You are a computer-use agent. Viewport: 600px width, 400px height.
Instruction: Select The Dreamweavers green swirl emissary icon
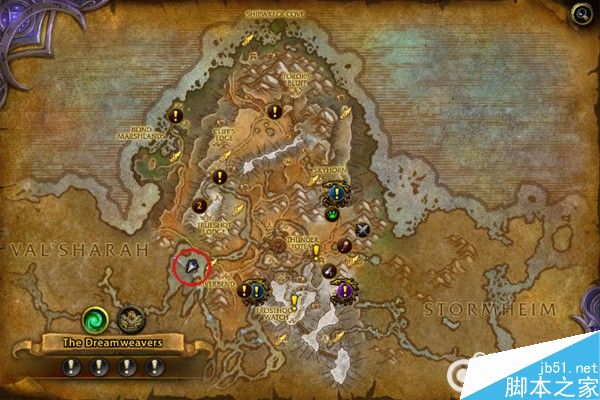coord(97,319)
